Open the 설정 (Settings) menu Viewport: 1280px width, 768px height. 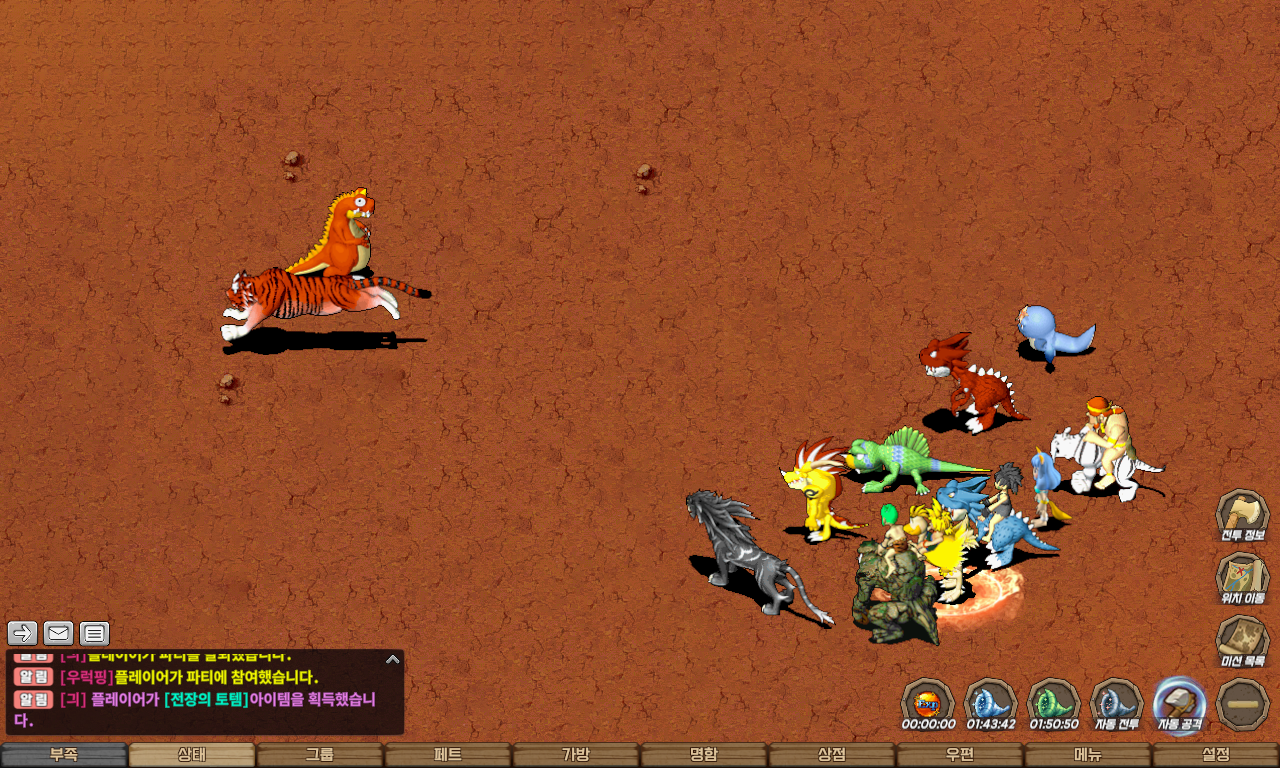click(1216, 755)
